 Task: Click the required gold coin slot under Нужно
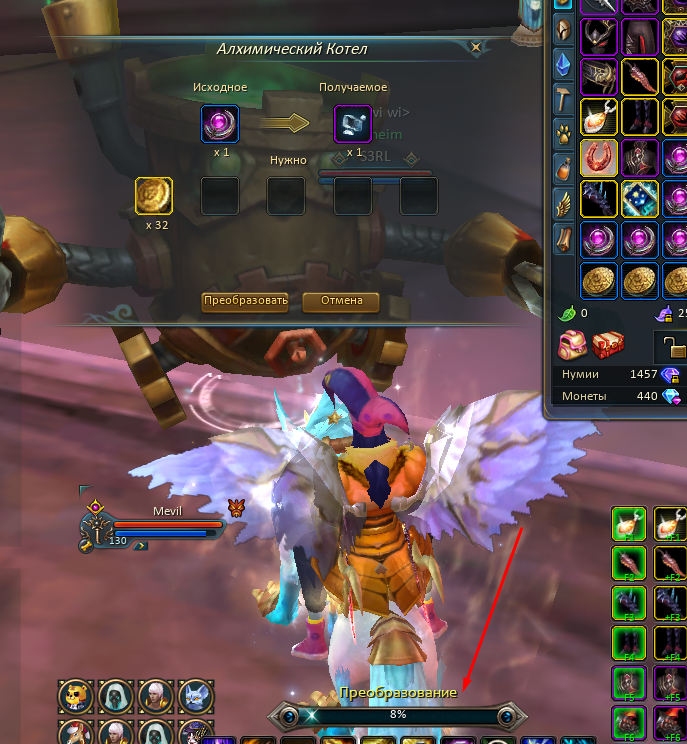pos(154,196)
